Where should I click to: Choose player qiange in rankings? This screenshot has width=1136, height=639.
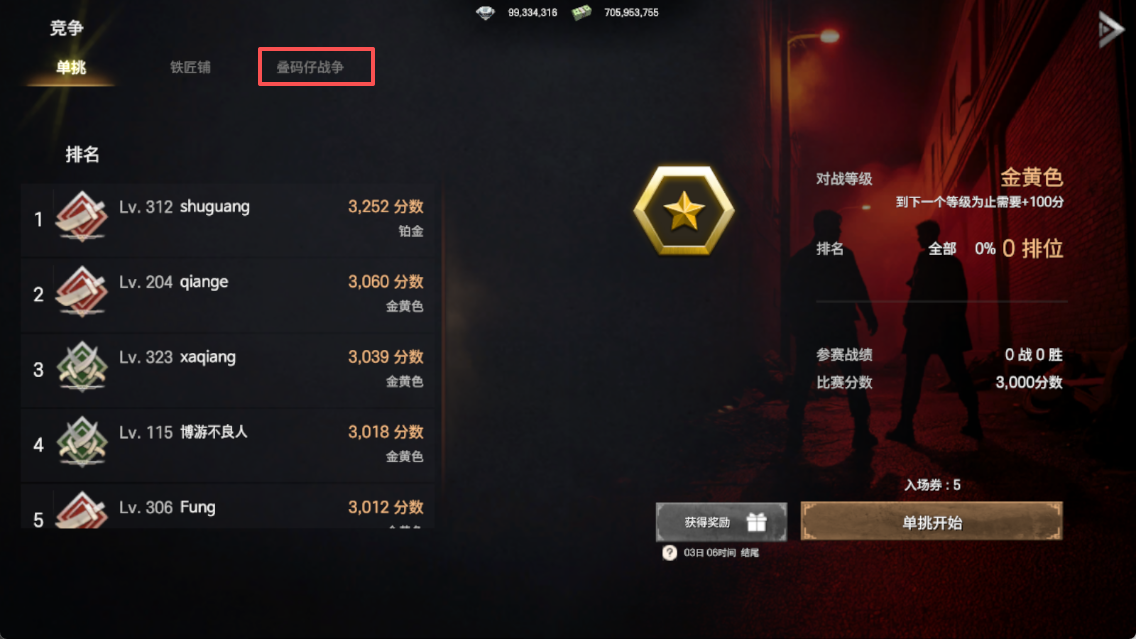(230, 294)
